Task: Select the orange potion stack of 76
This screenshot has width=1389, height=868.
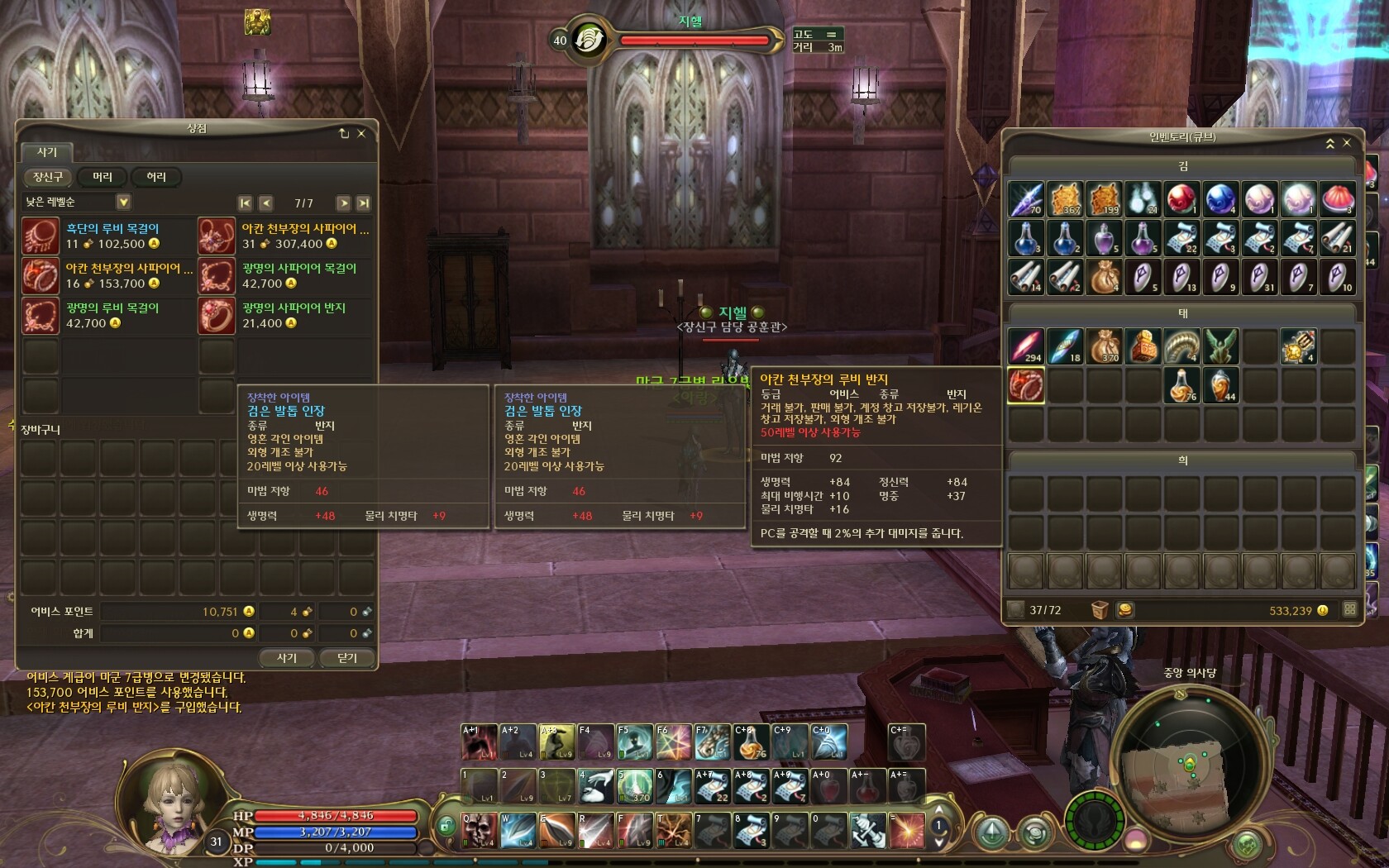Action: click(x=1181, y=385)
